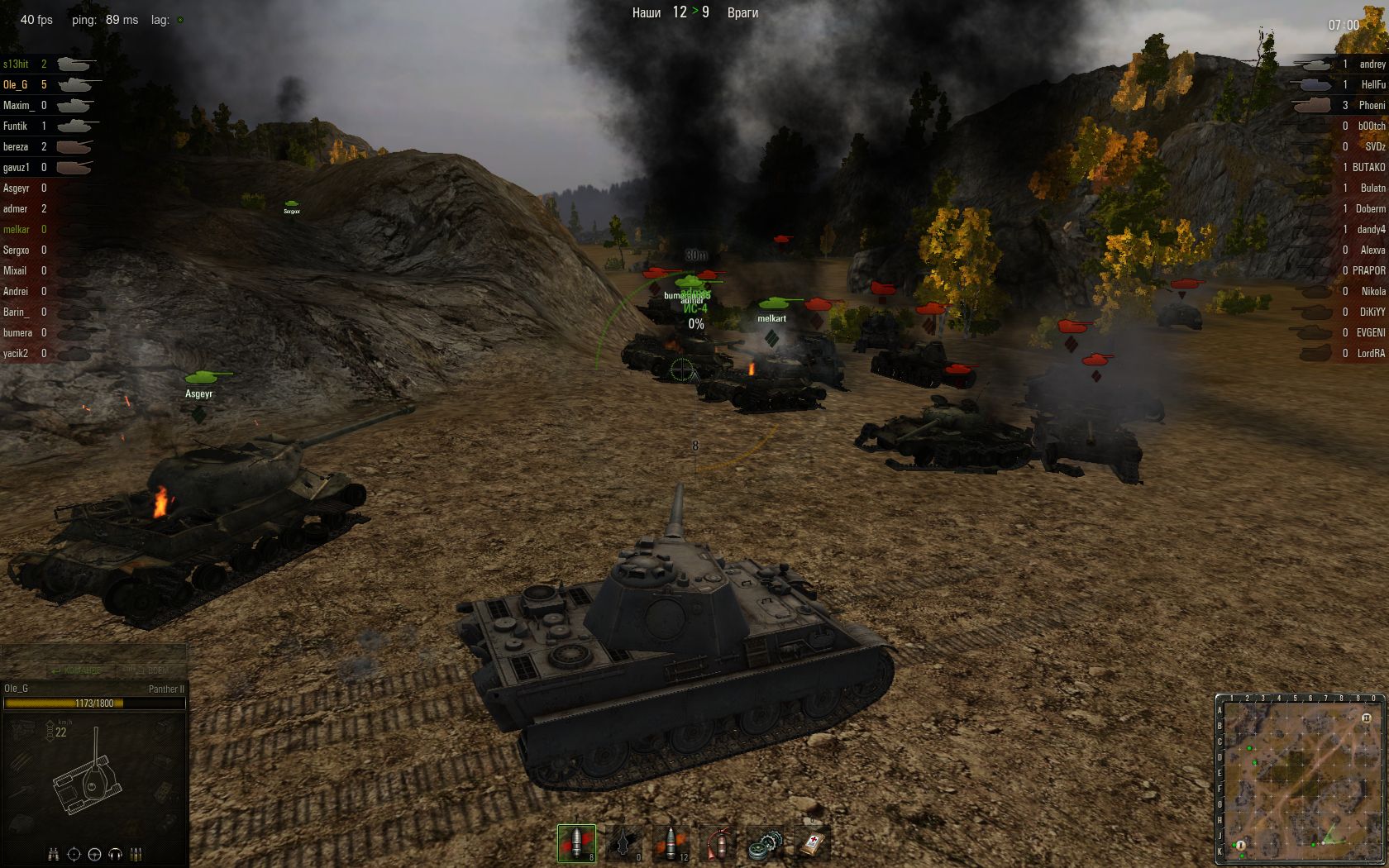The image size is (1389, 868).
Task: Click the steering wheel driver icon
Action: 94,854
